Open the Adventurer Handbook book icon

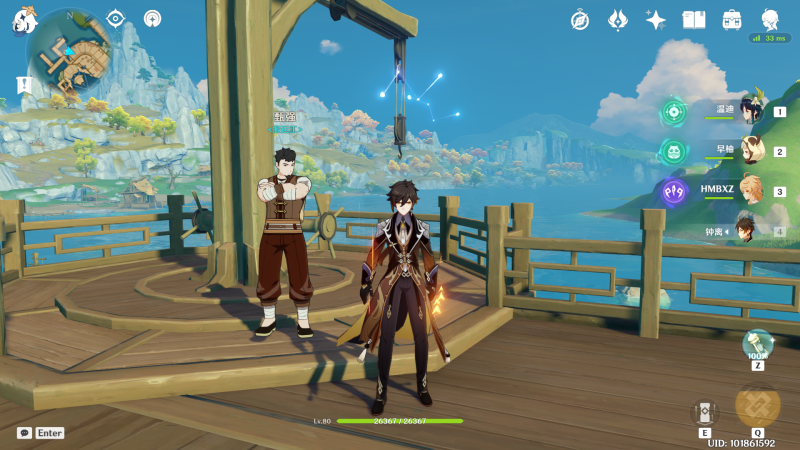(x=694, y=19)
